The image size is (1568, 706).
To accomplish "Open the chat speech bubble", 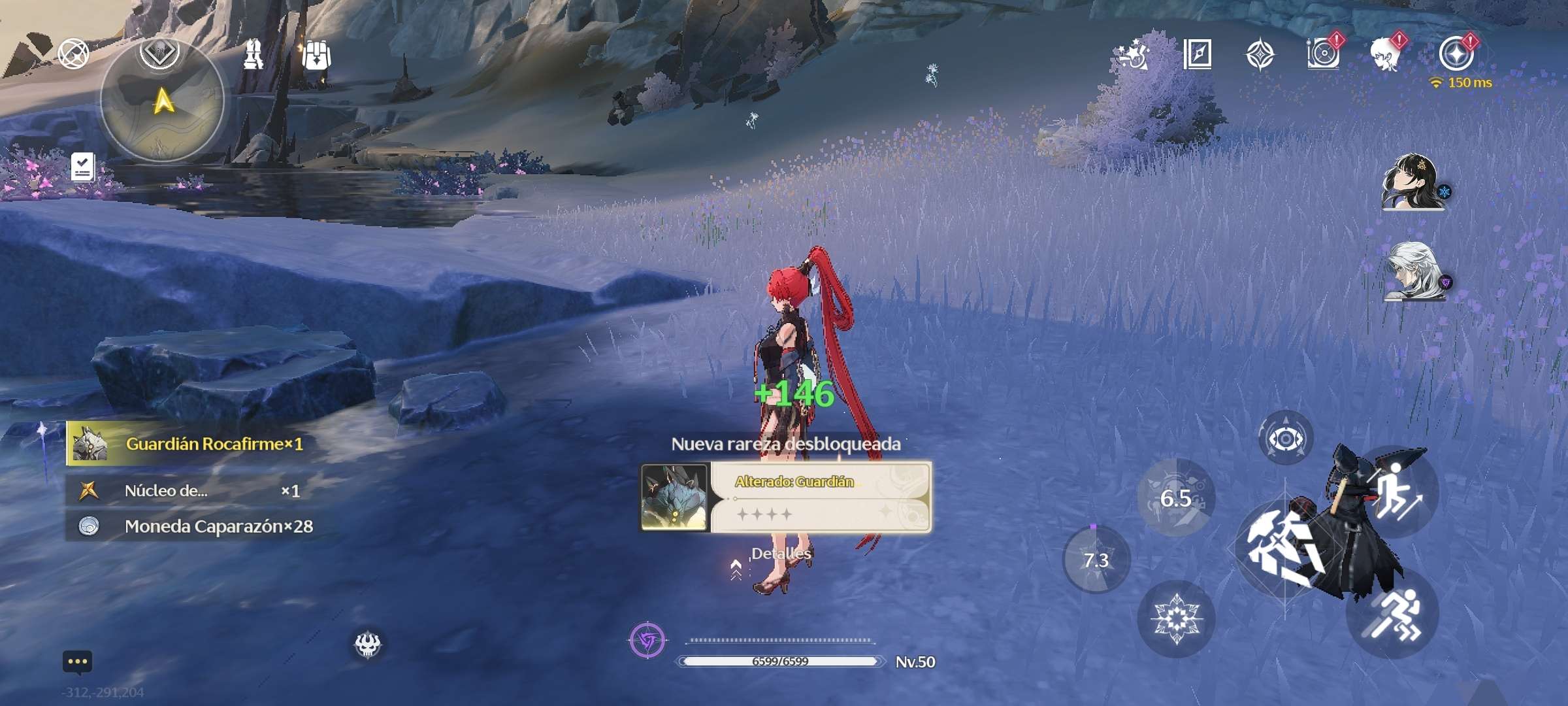I will pos(77,662).
